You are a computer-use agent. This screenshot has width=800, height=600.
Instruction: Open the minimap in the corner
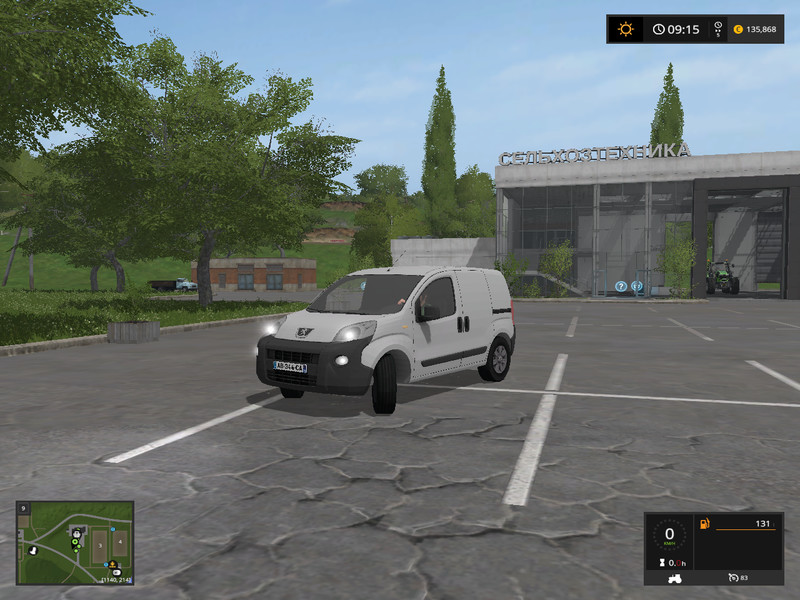click(75, 542)
